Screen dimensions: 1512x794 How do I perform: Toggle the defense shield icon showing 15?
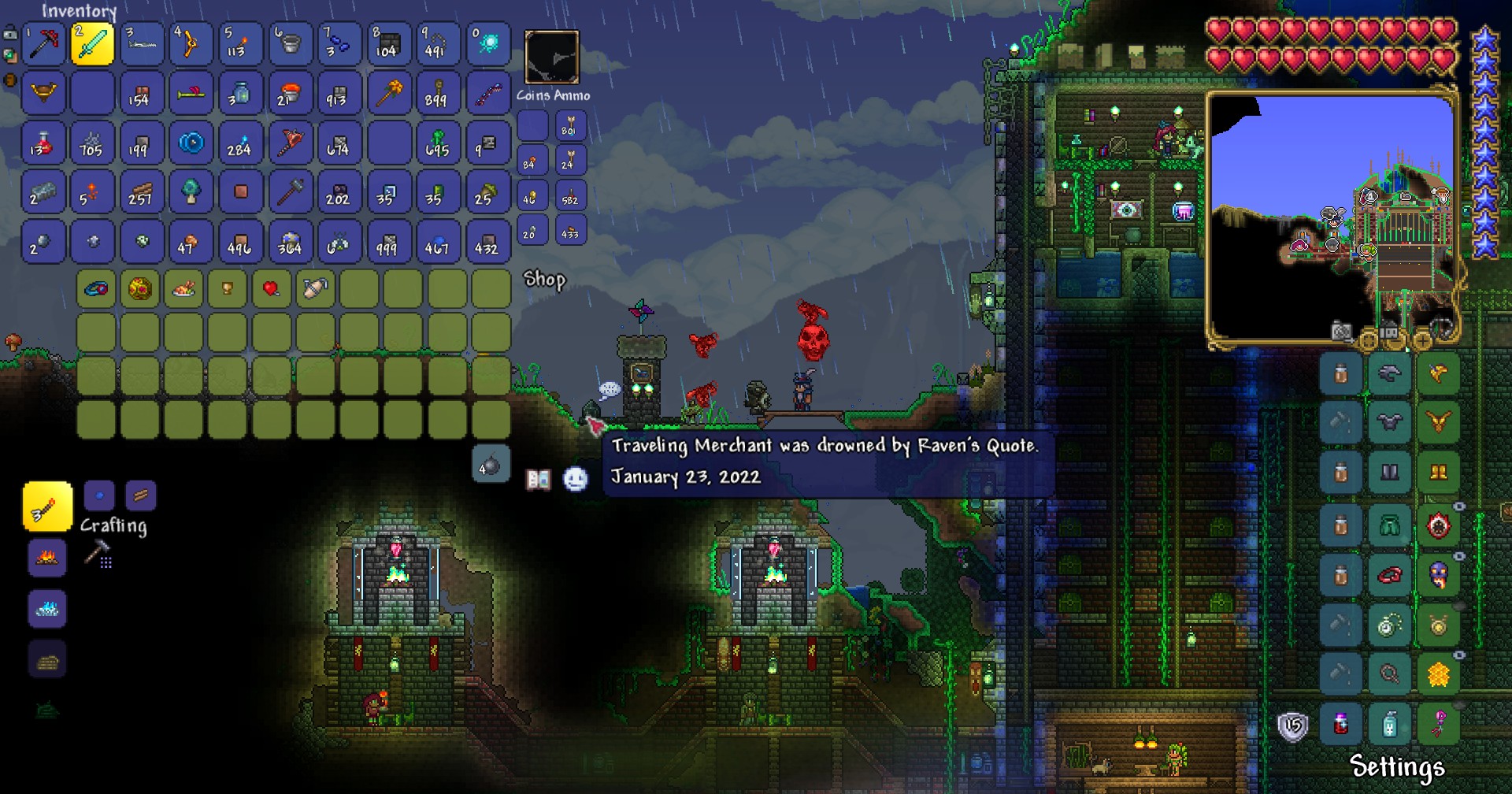pos(1292,726)
